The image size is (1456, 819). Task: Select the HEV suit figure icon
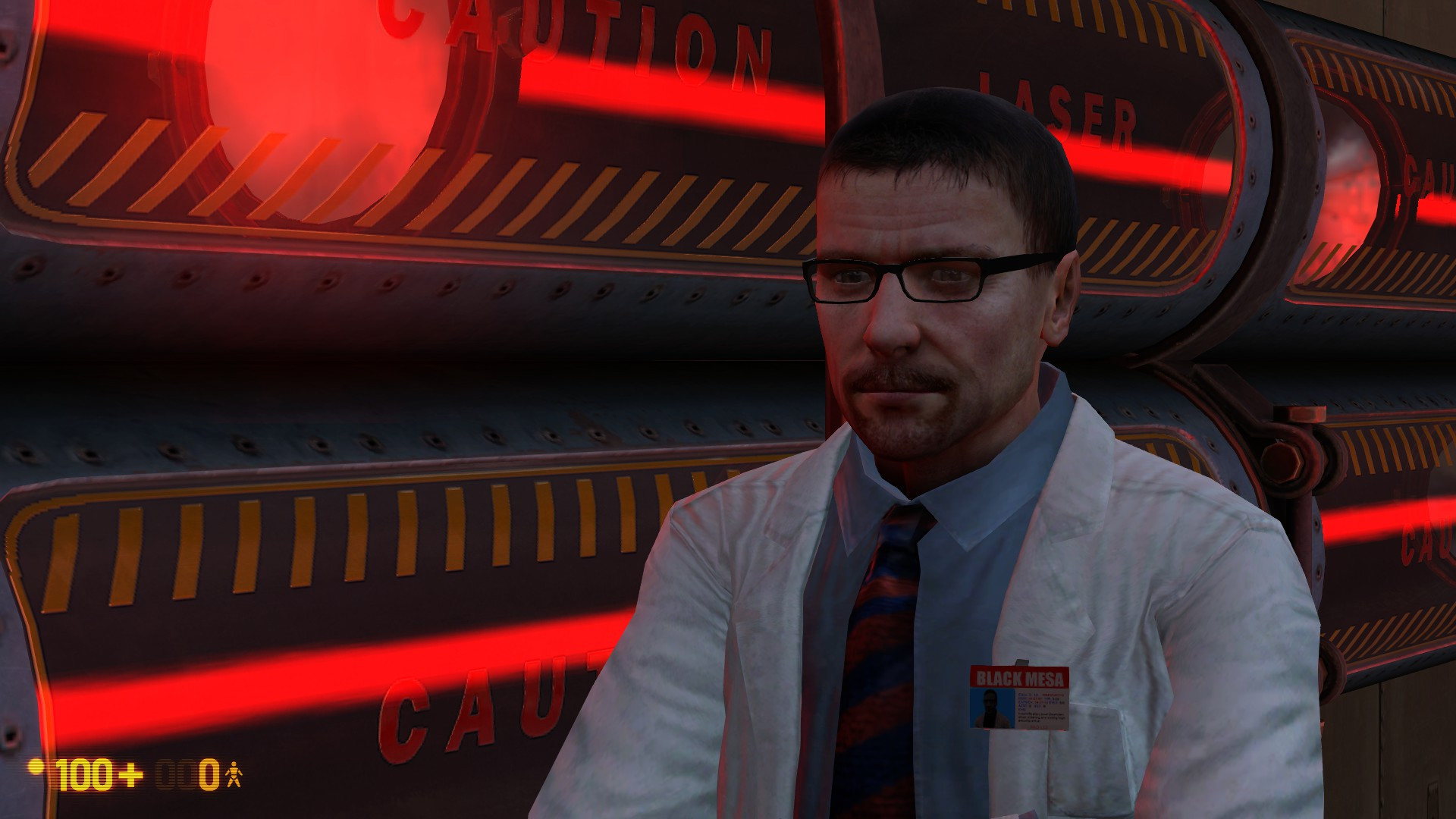pyautogui.click(x=235, y=772)
